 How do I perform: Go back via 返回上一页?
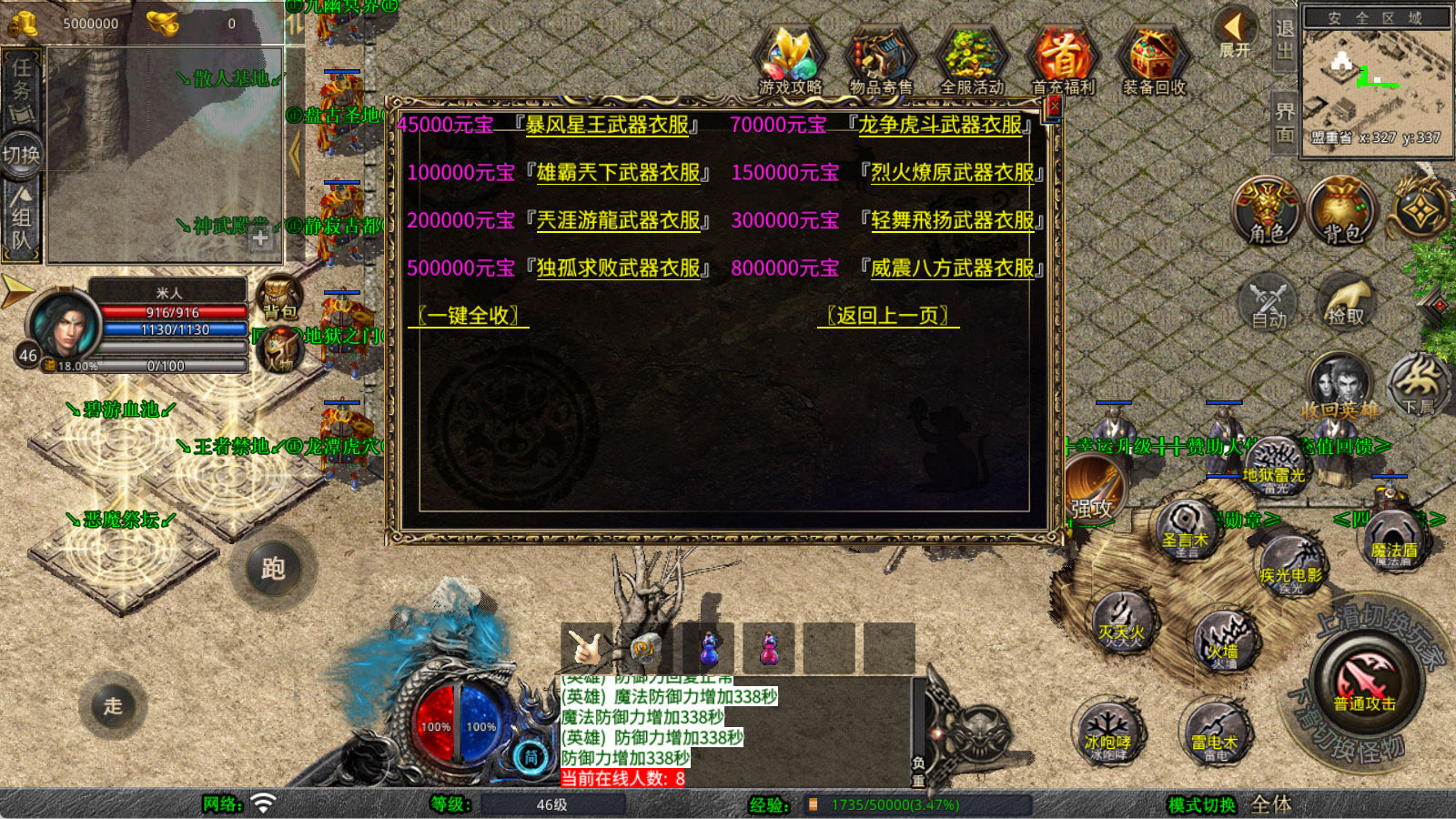[887, 316]
